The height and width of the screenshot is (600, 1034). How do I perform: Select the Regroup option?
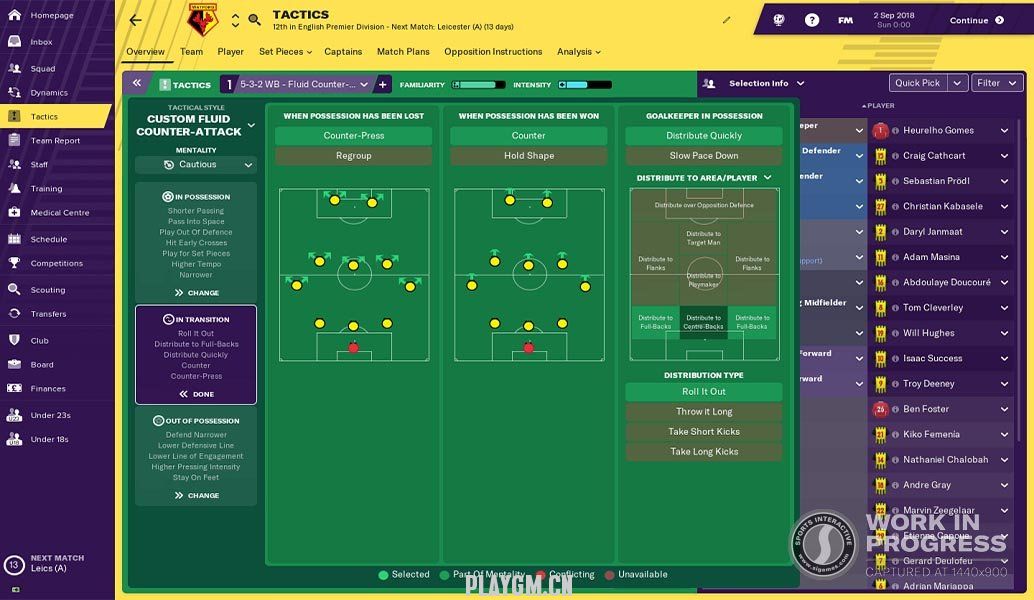click(353, 156)
